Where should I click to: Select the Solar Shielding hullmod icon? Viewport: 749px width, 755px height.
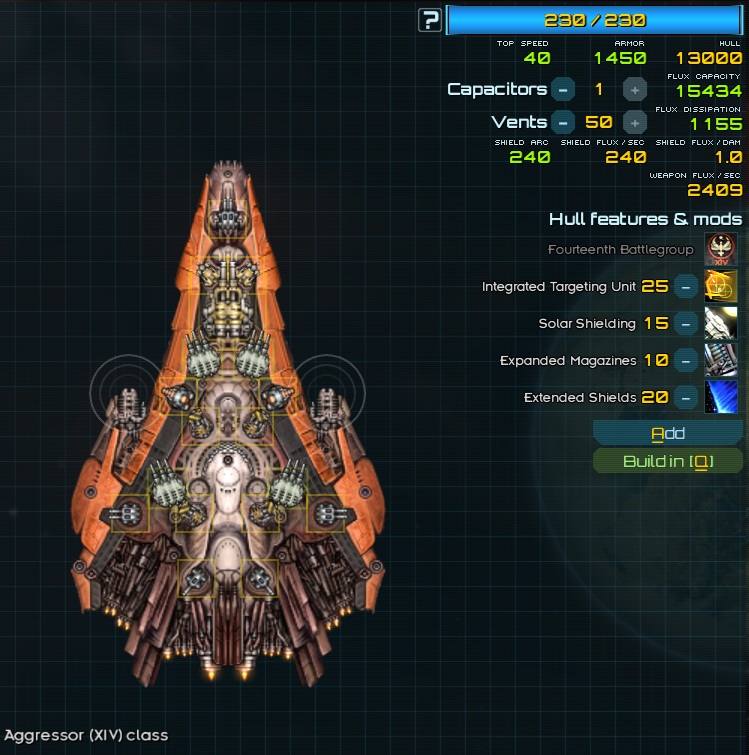[721, 324]
